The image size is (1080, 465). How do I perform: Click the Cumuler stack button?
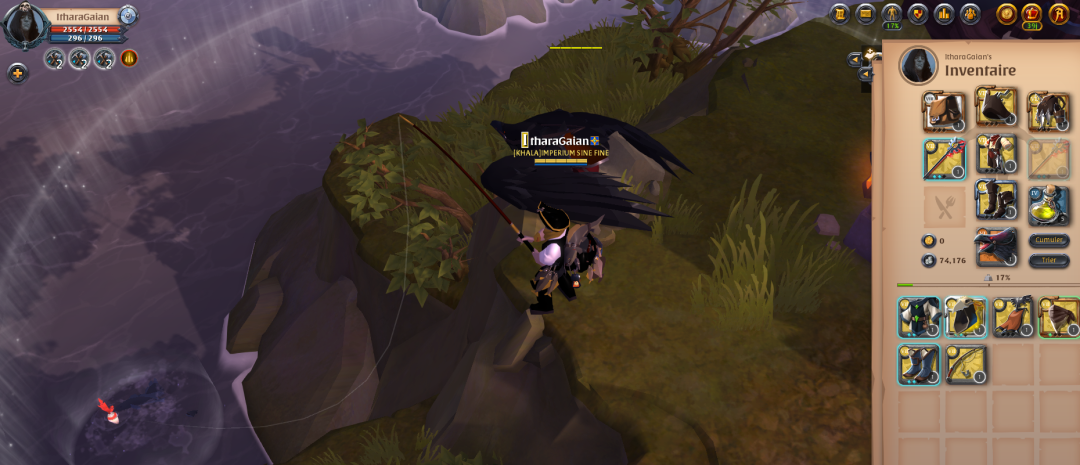click(1049, 241)
